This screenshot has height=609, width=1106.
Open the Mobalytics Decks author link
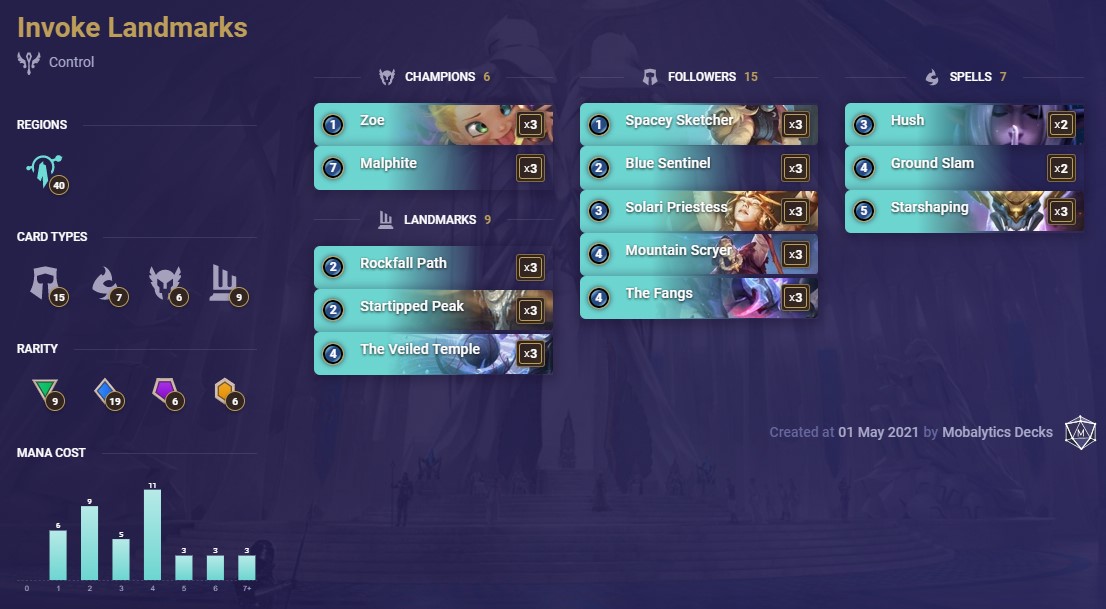(997, 432)
